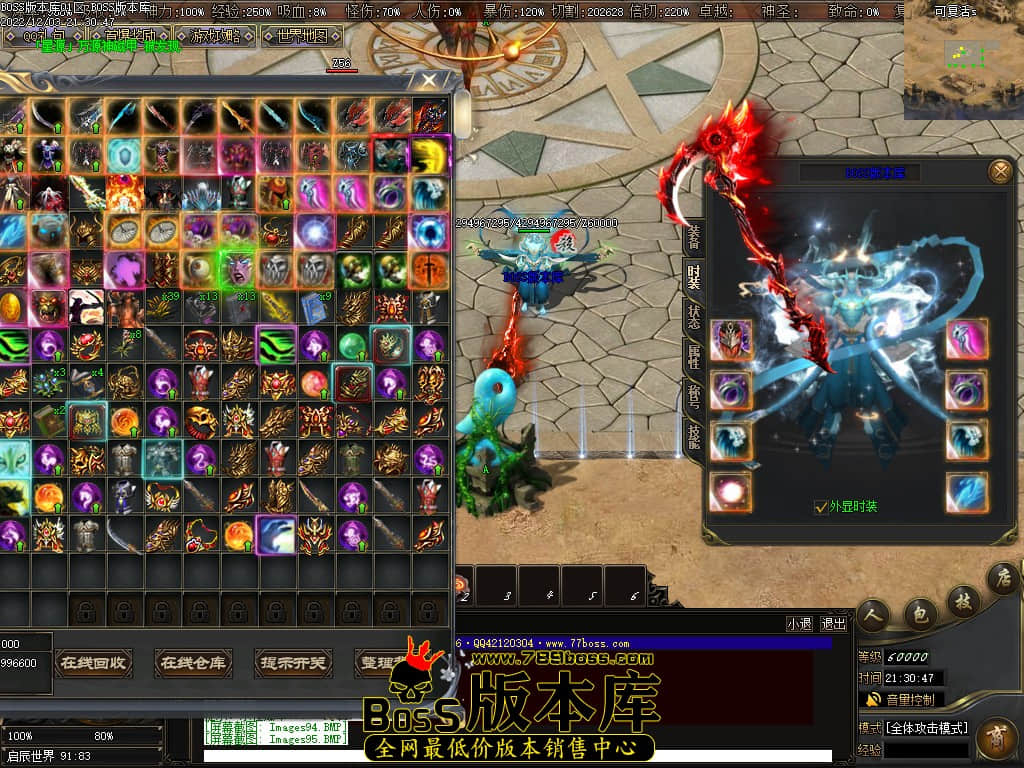The height and width of the screenshot is (768, 1024).
Task: Open the 属性 attributes tab
Action: tap(693, 354)
